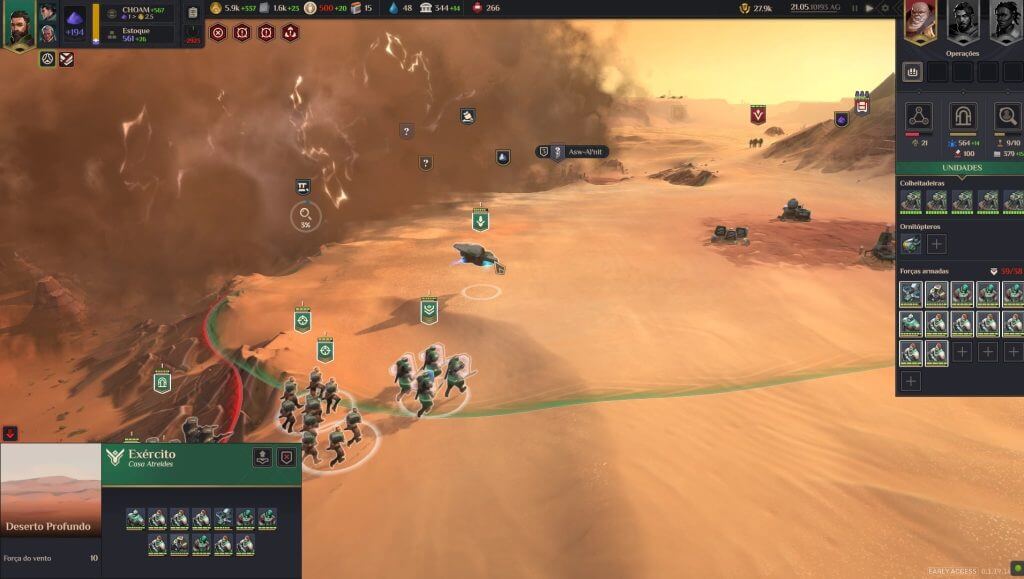The image size is (1024, 579).
Task: Open the magnifier research panel button
Action: 1007,116
